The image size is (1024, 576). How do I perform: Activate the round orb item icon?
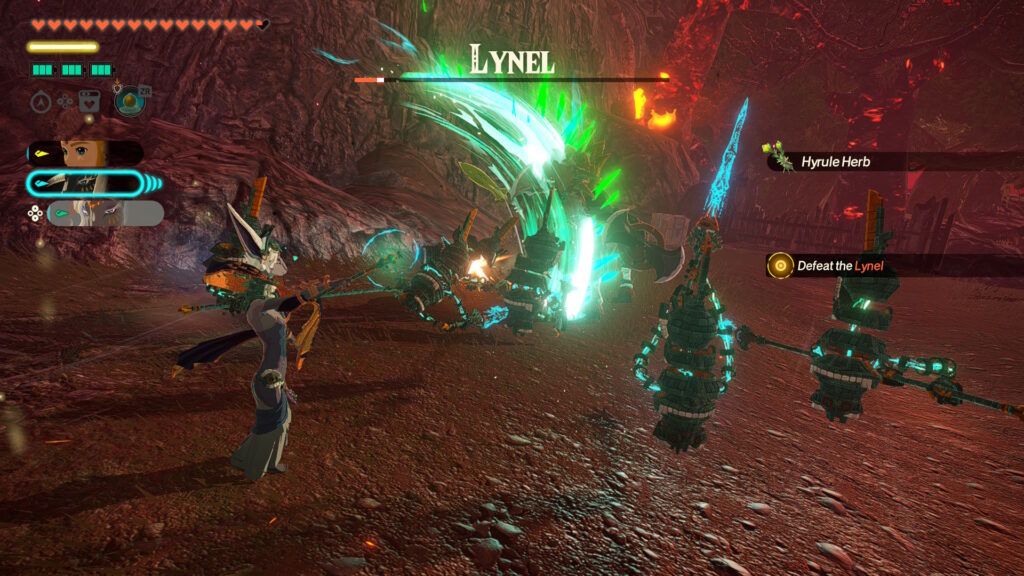[x=128, y=102]
